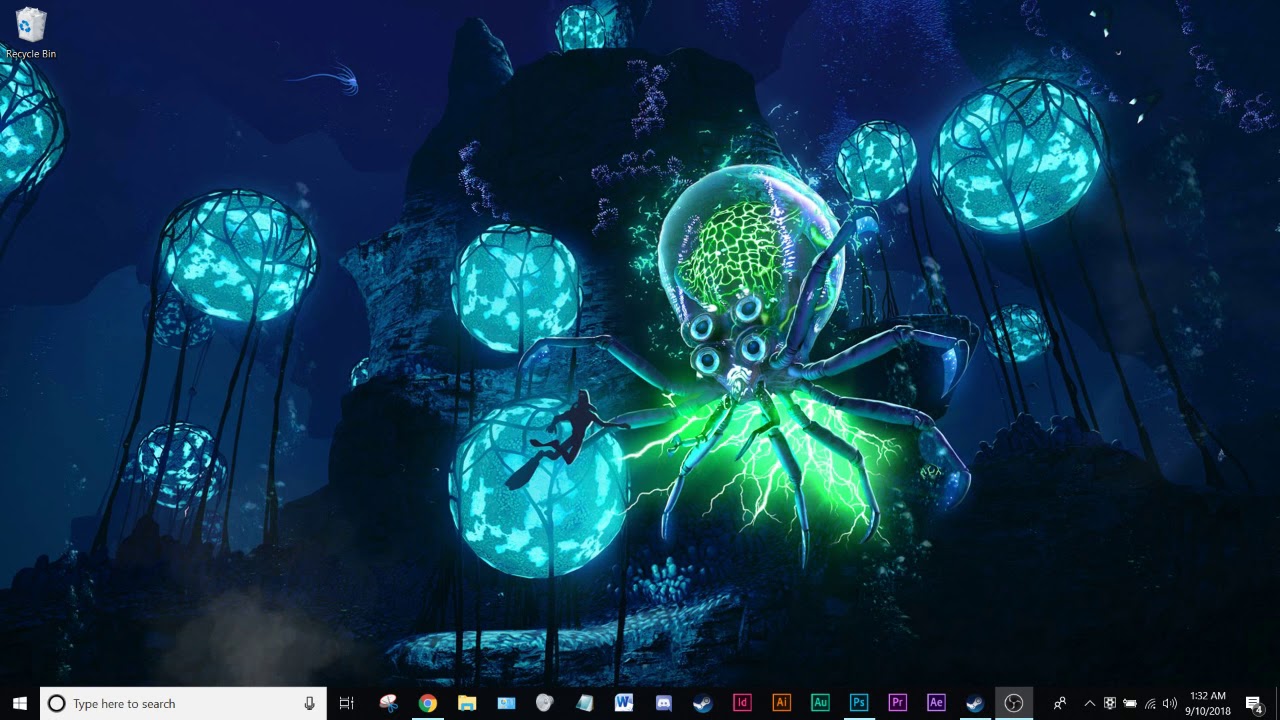This screenshot has height=720, width=1280.
Task: Open Adobe Illustrator
Action: point(781,703)
